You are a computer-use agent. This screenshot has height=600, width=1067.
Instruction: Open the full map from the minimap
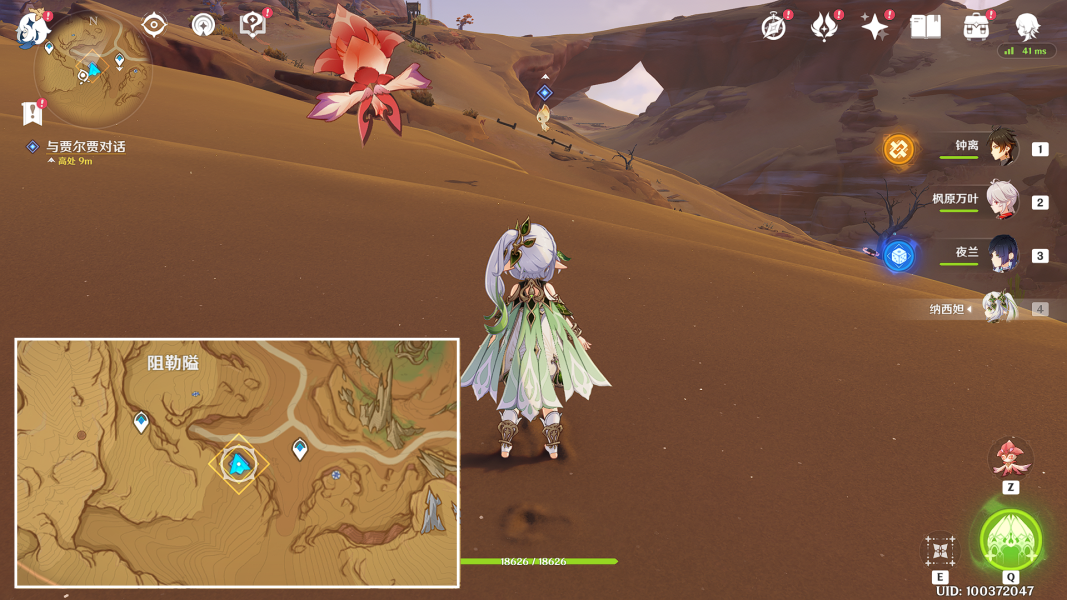pos(92,70)
